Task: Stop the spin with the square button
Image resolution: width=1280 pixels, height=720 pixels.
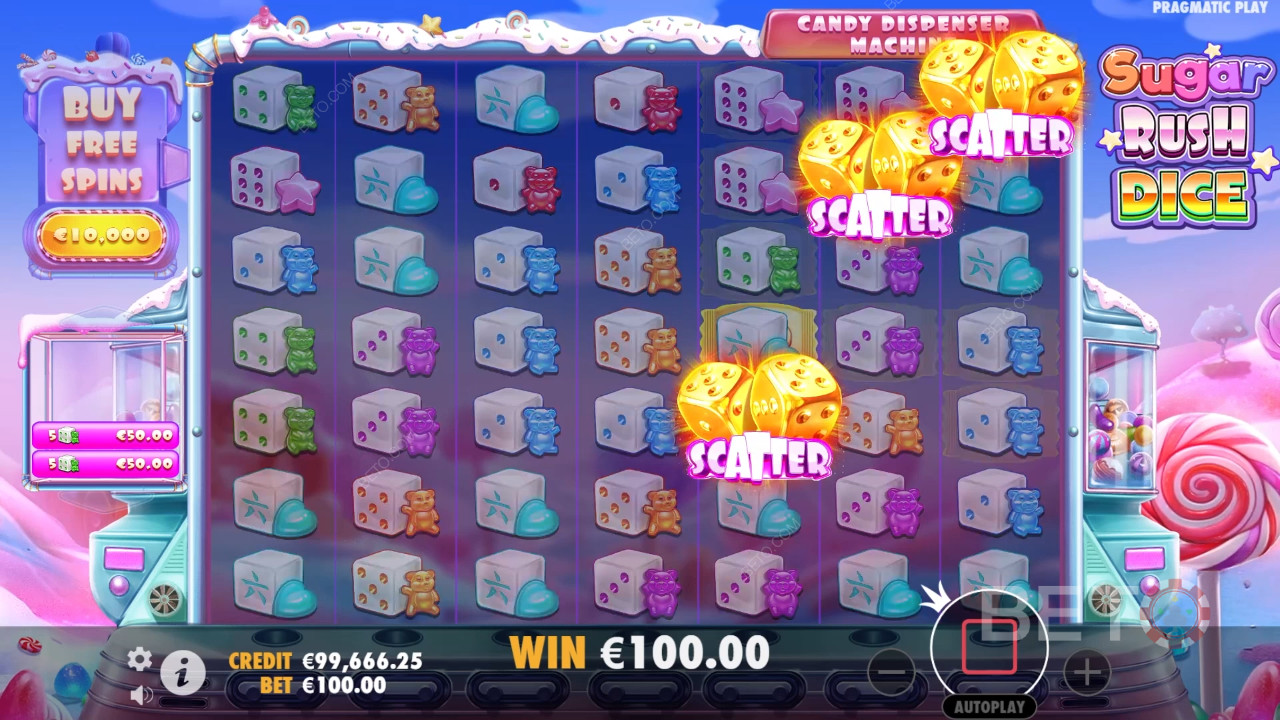Action: pos(989,647)
